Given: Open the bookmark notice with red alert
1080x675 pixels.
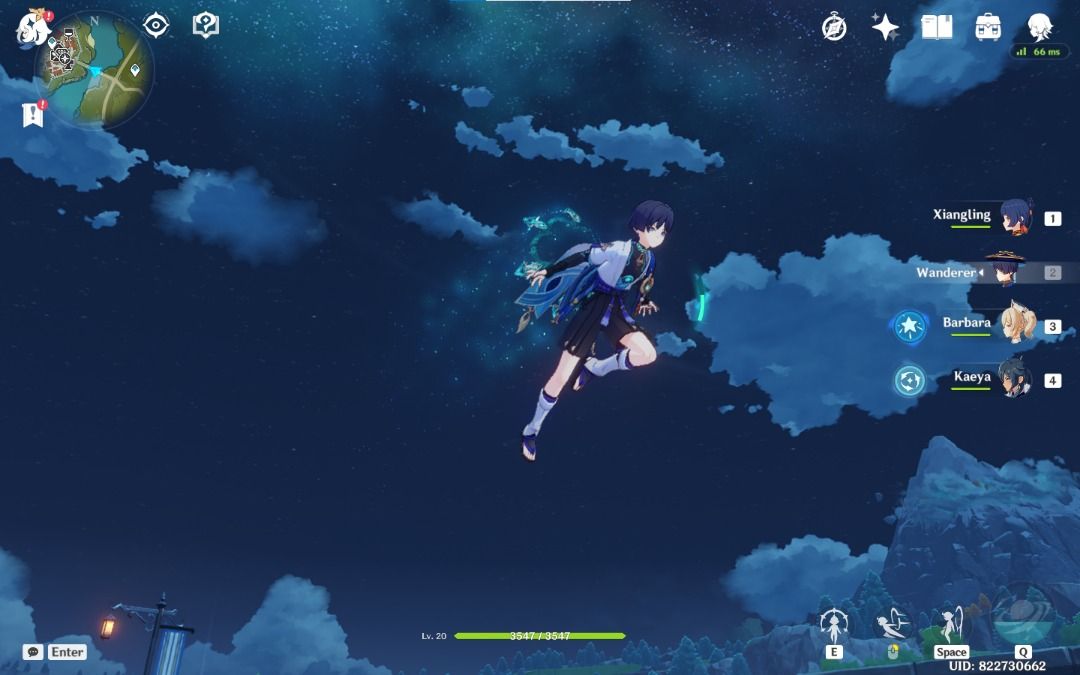Looking at the screenshot, I should click(33, 115).
